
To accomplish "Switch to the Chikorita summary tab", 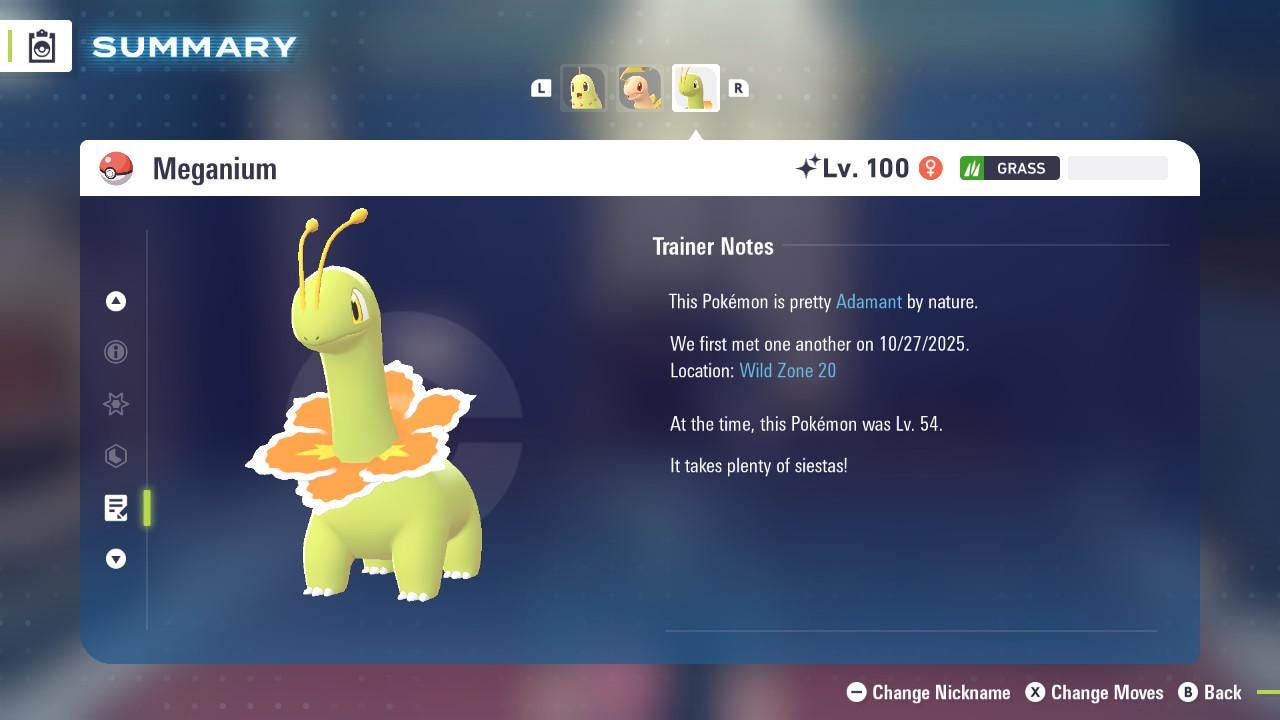I will pyautogui.click(x=585, y=88).
